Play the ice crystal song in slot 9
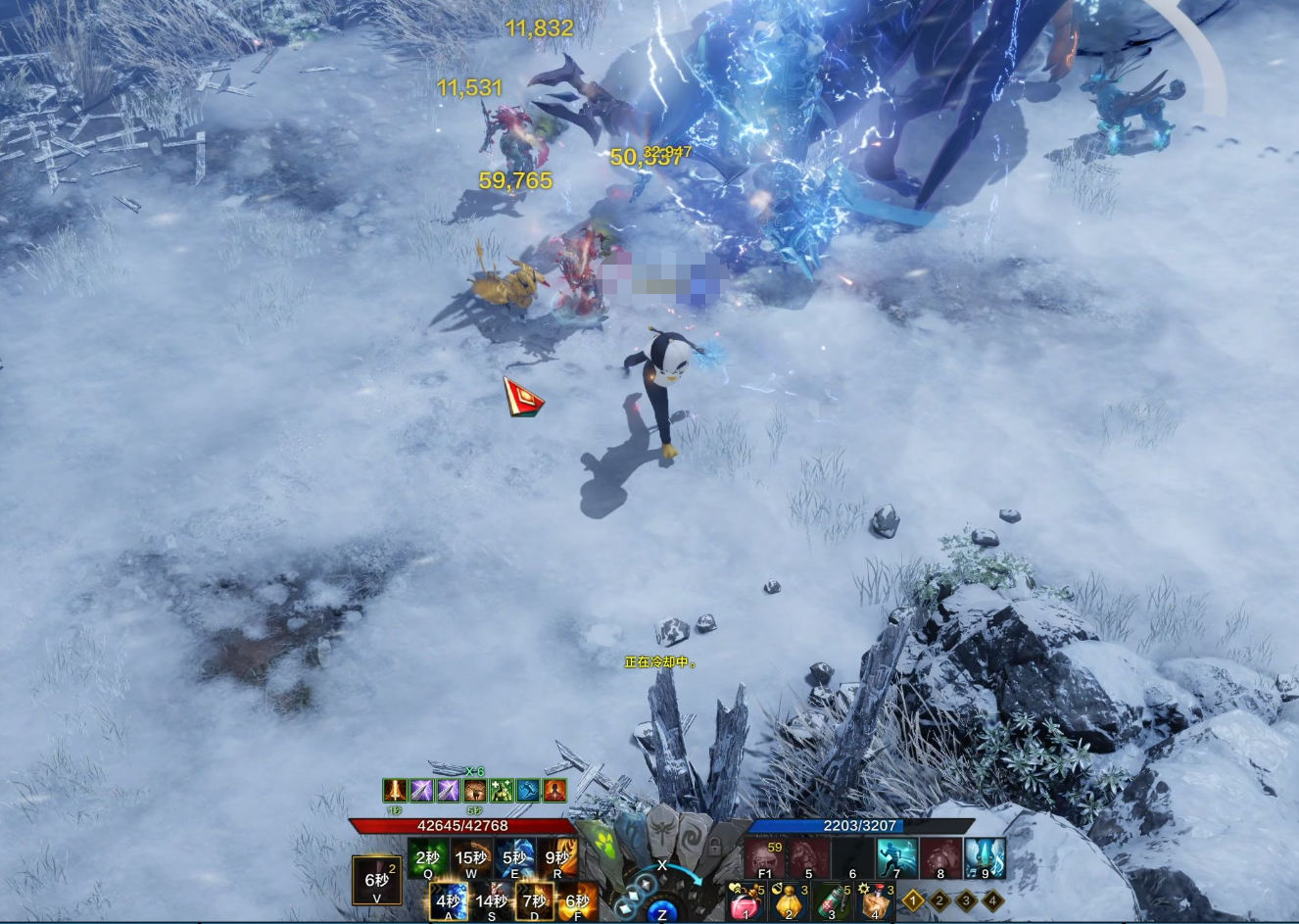The height and width of the screenshot is (924, 1299). pos(985,857)
